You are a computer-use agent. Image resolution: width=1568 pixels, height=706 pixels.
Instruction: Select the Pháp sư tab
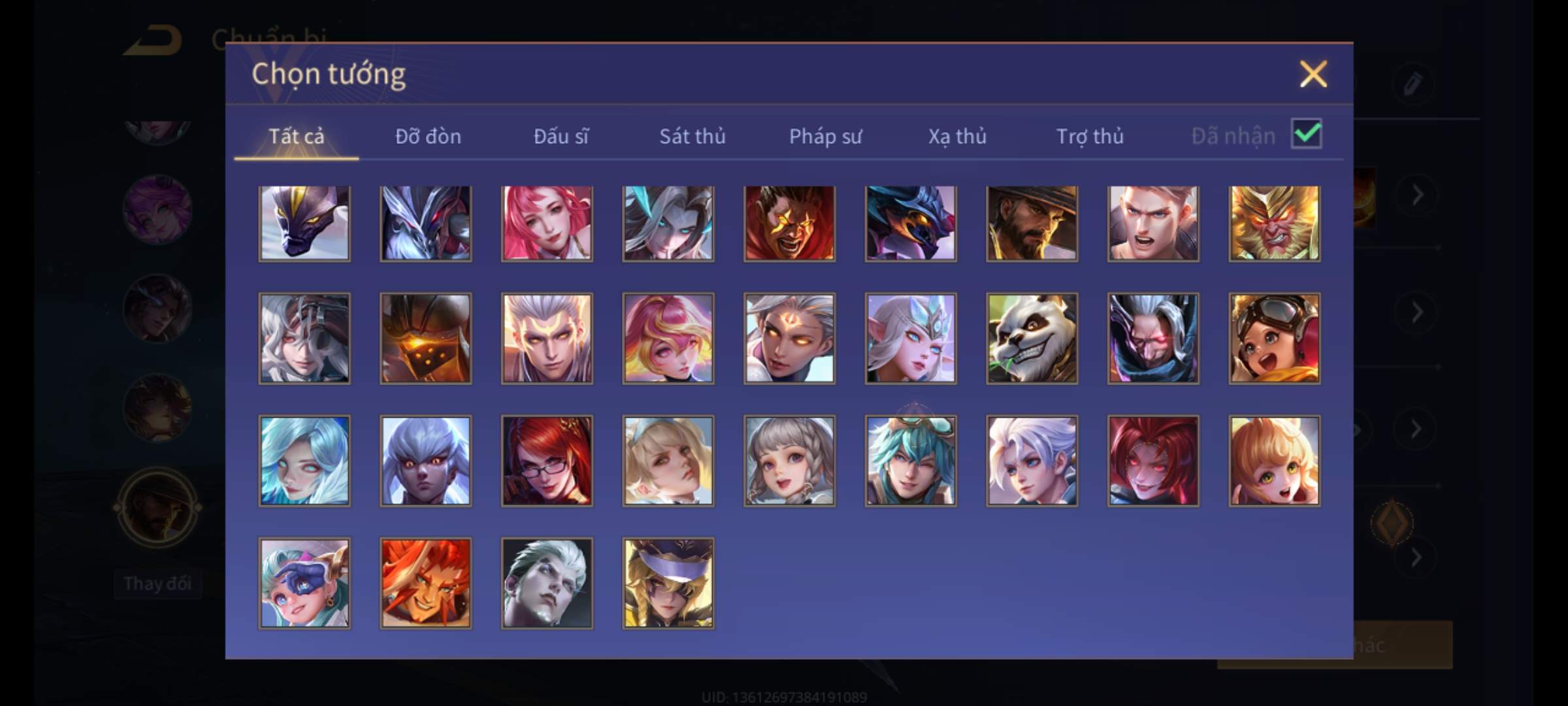(825, 136)
